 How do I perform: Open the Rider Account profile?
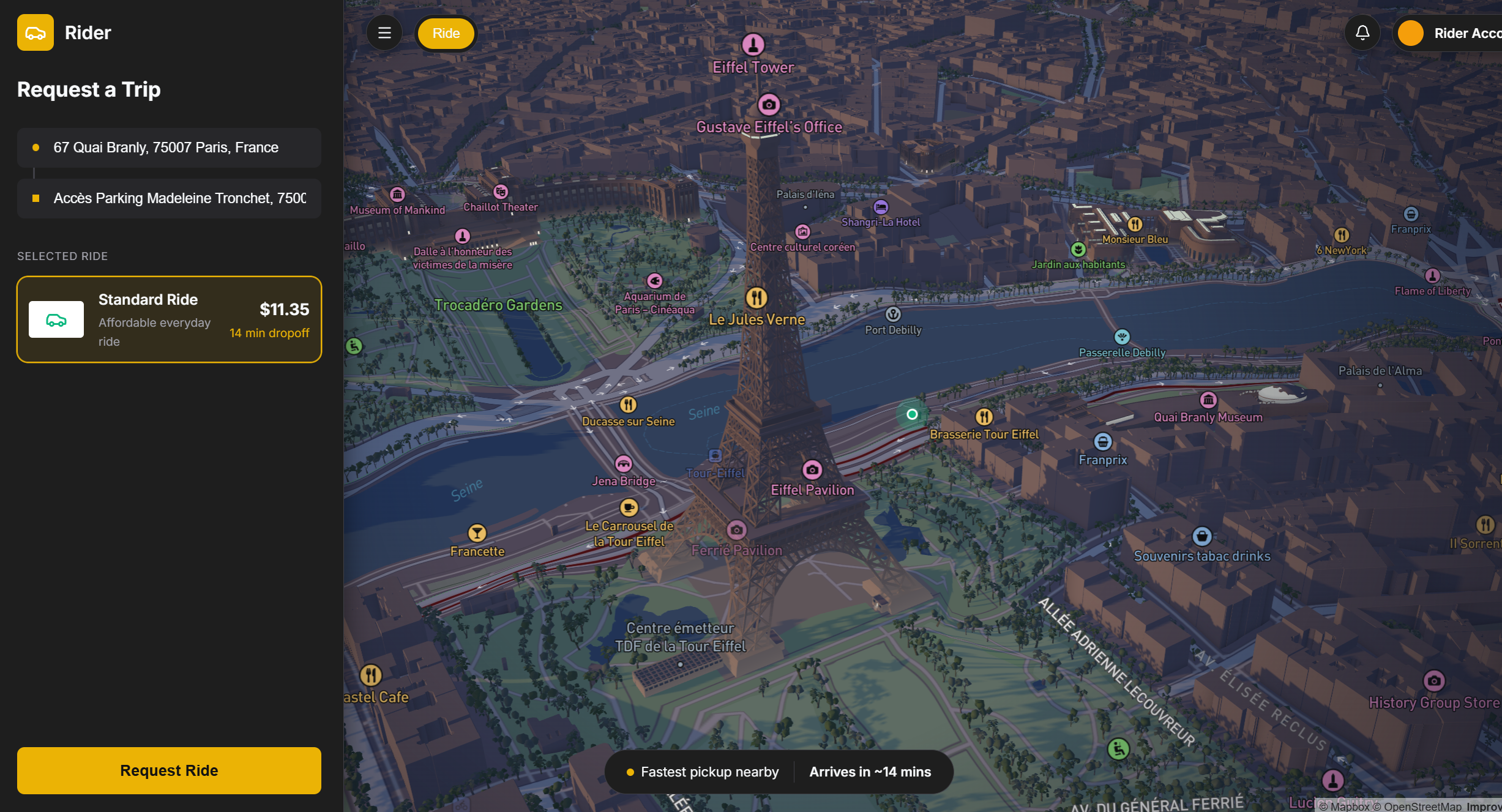1451,33
